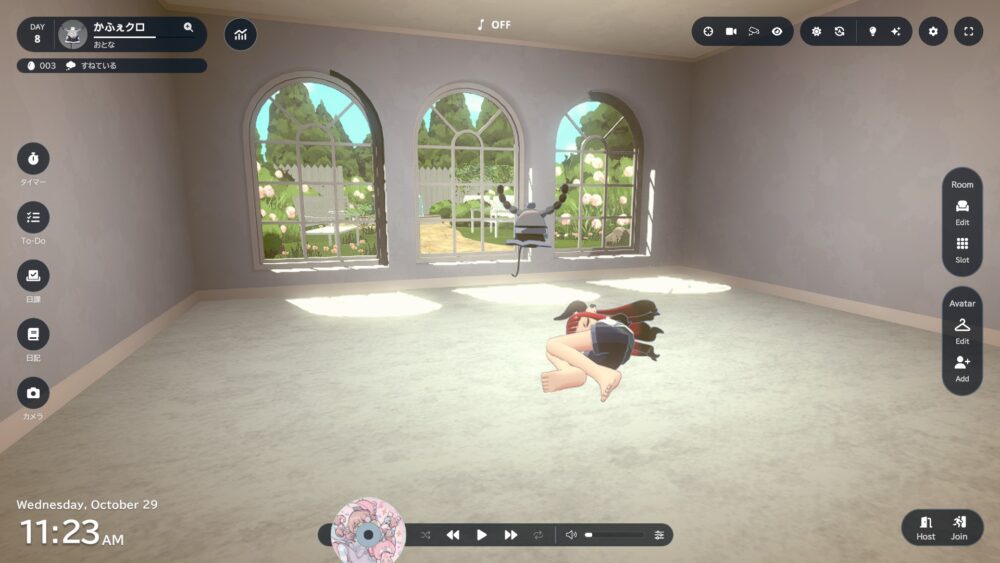Image resolution: width=1000 pixels, height=563 pixels.
Task: Toggle the video camera icon
Action: [x=731, y=31]
